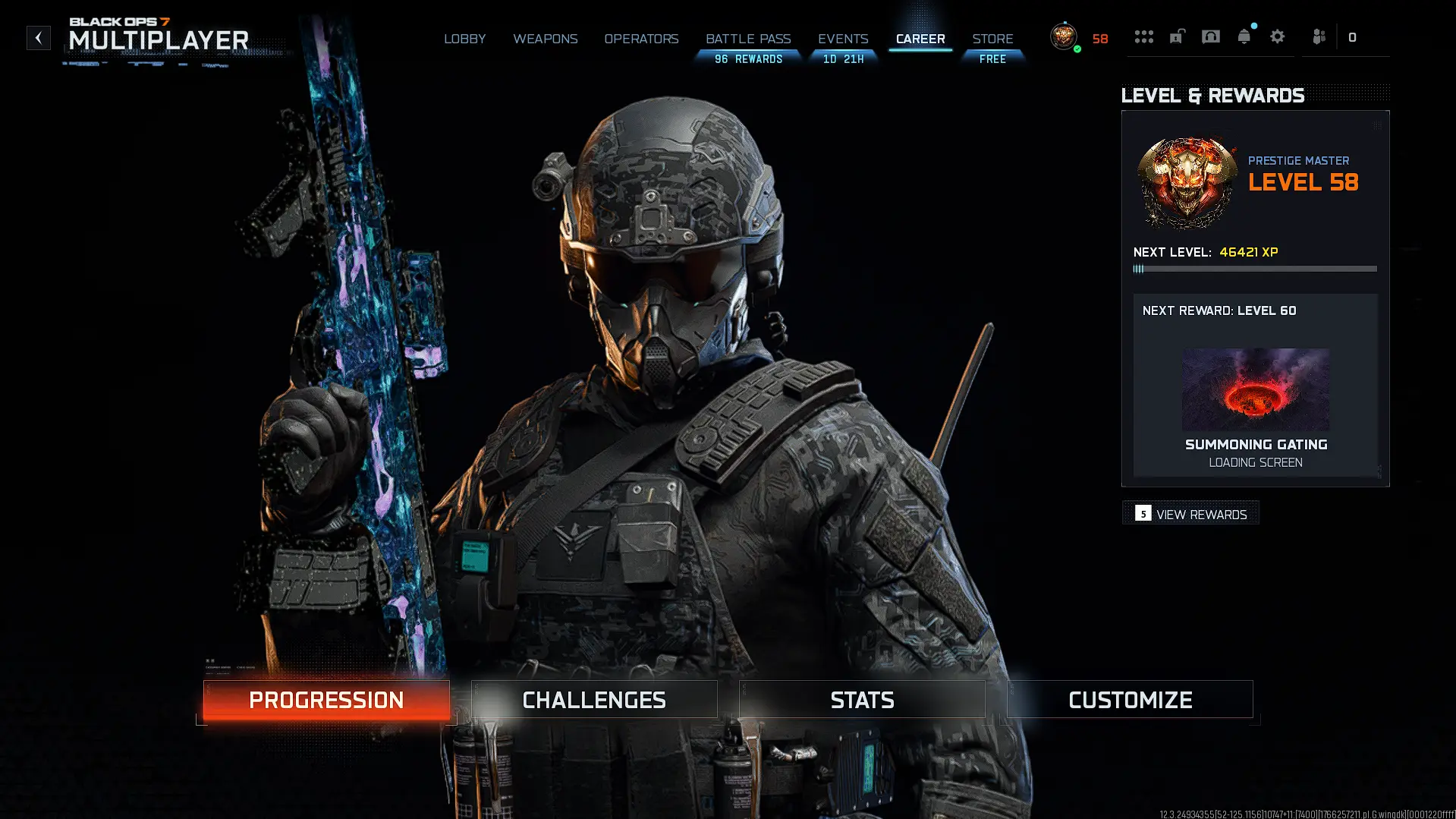Select the Challenges section
This screenshot has width=1456, height=819.
coord(593,699)
